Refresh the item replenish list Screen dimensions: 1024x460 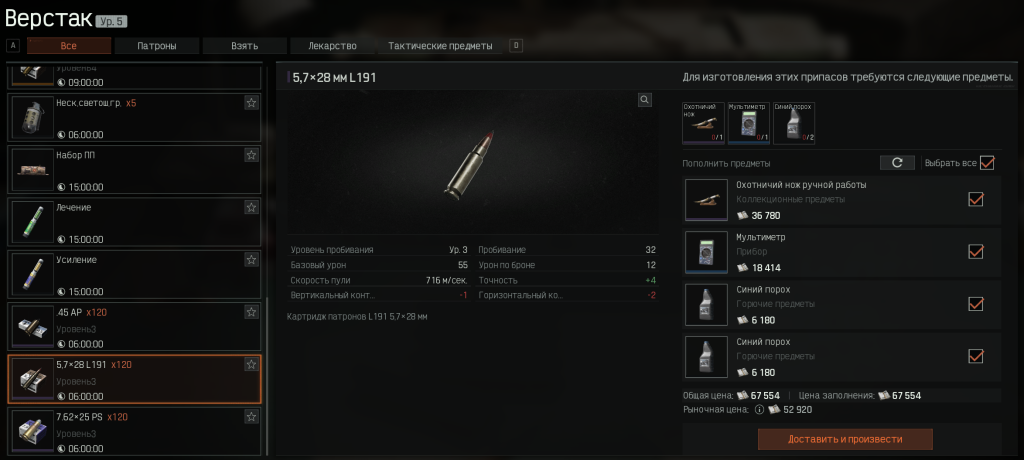(897, 162)
